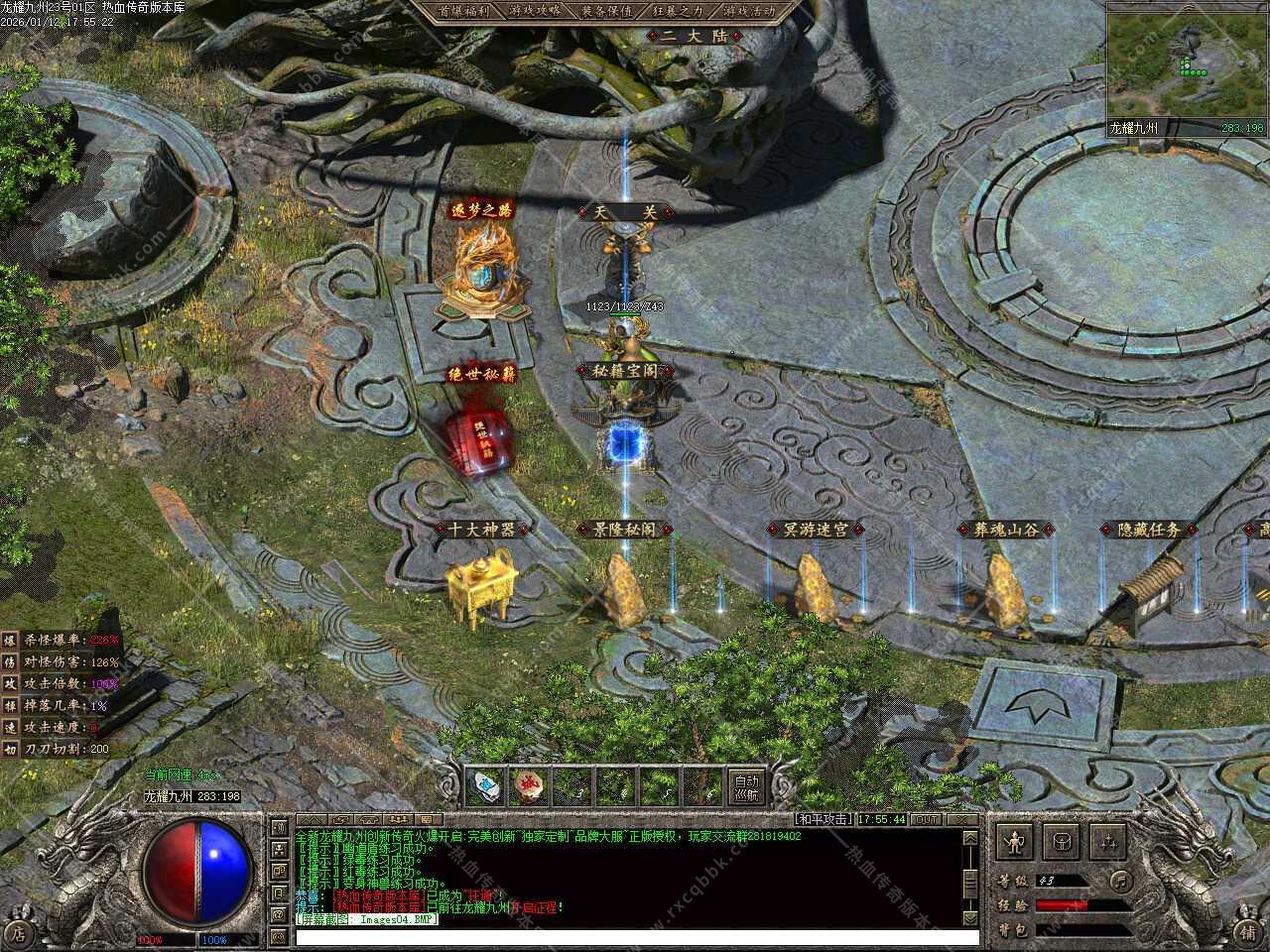Open the skills three-diamond icon button

pos(1107,842)
